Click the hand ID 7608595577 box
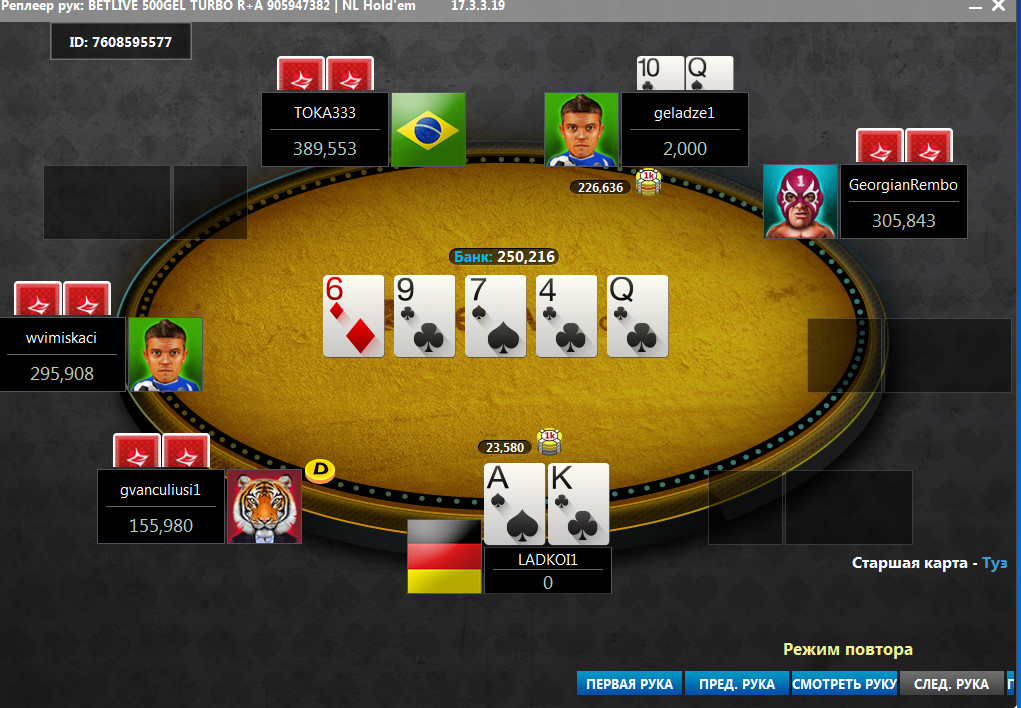The image size is (1021, 708). 121,42
